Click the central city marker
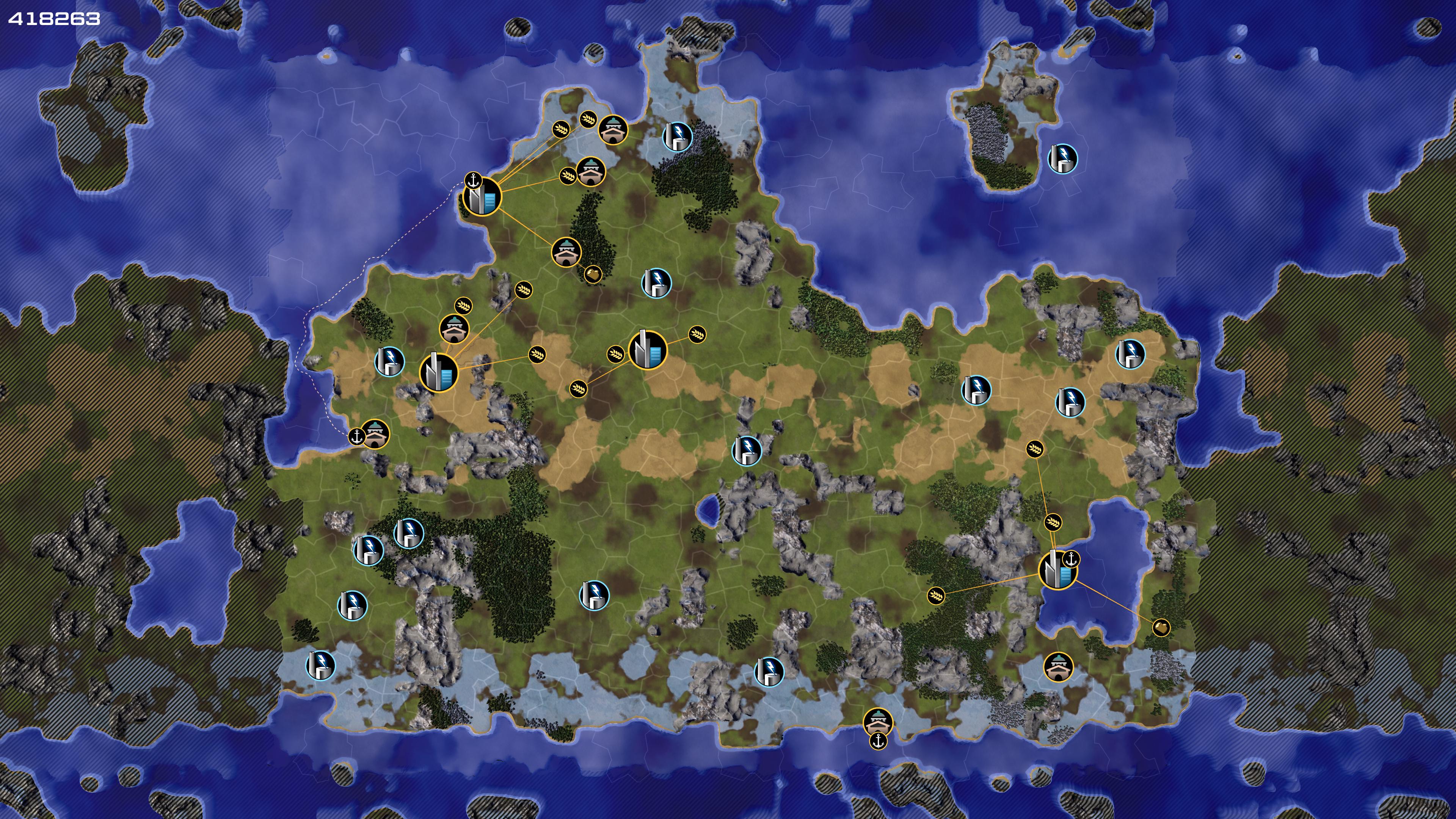 (x=648, y=350)
